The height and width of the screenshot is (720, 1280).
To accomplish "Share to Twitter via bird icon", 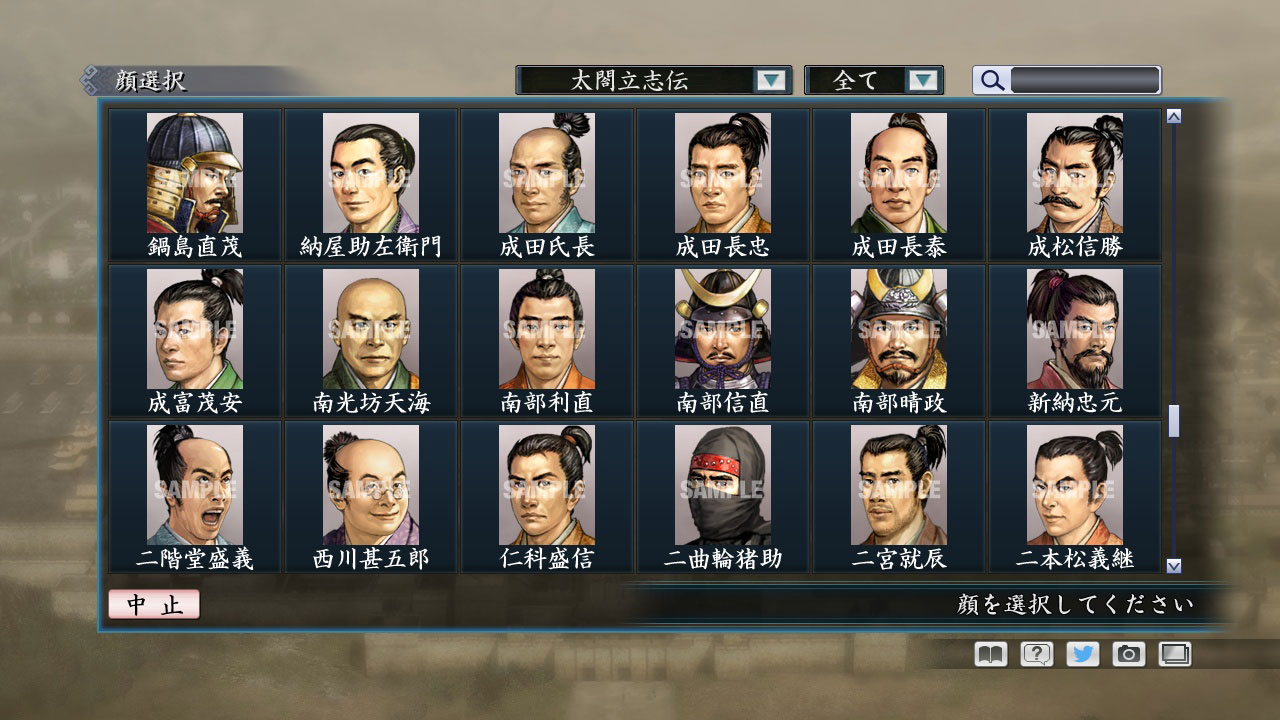I will click(x=1081, y=654).
